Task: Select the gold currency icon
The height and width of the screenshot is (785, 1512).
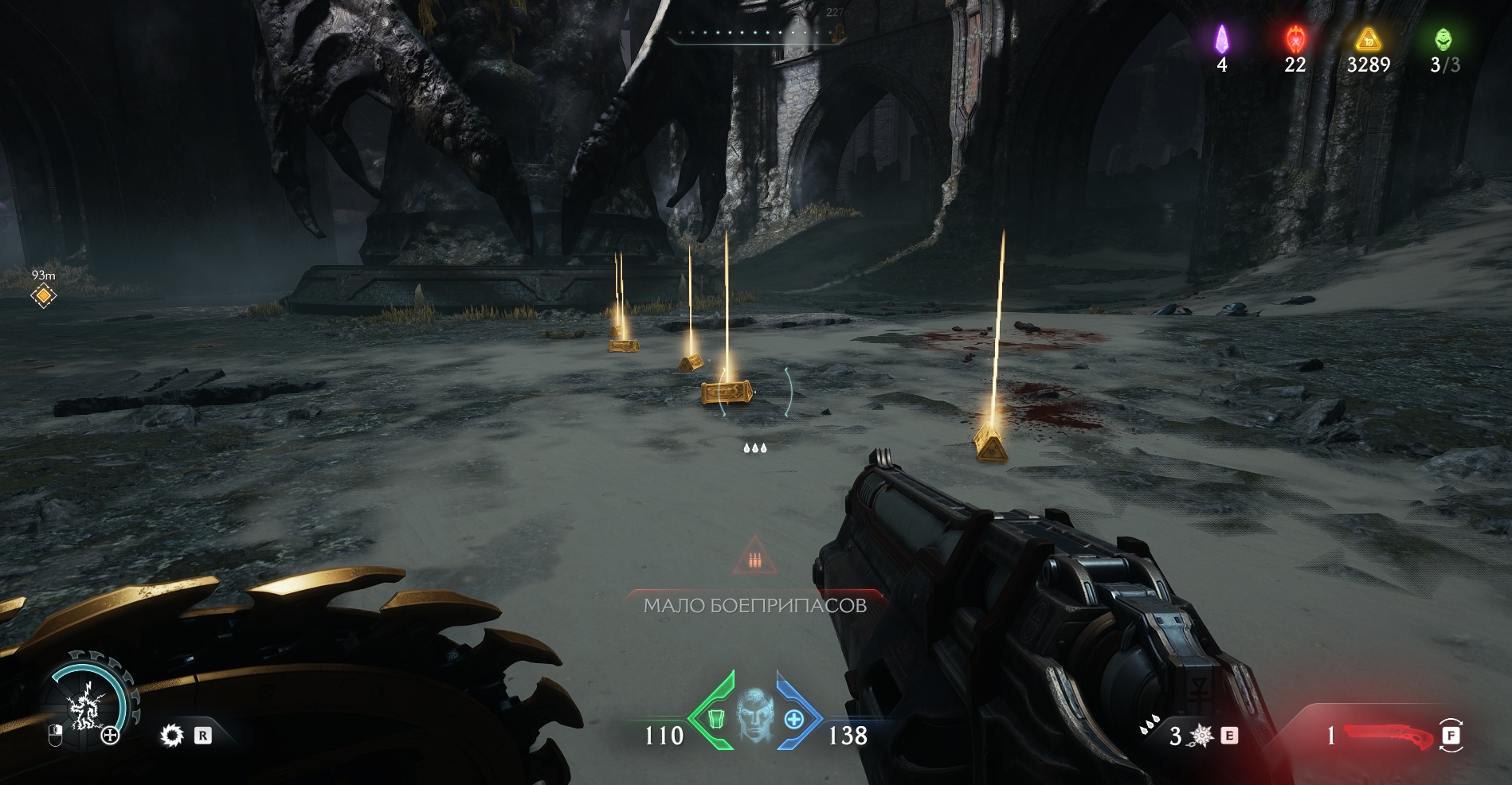Action: [1368, 38]
